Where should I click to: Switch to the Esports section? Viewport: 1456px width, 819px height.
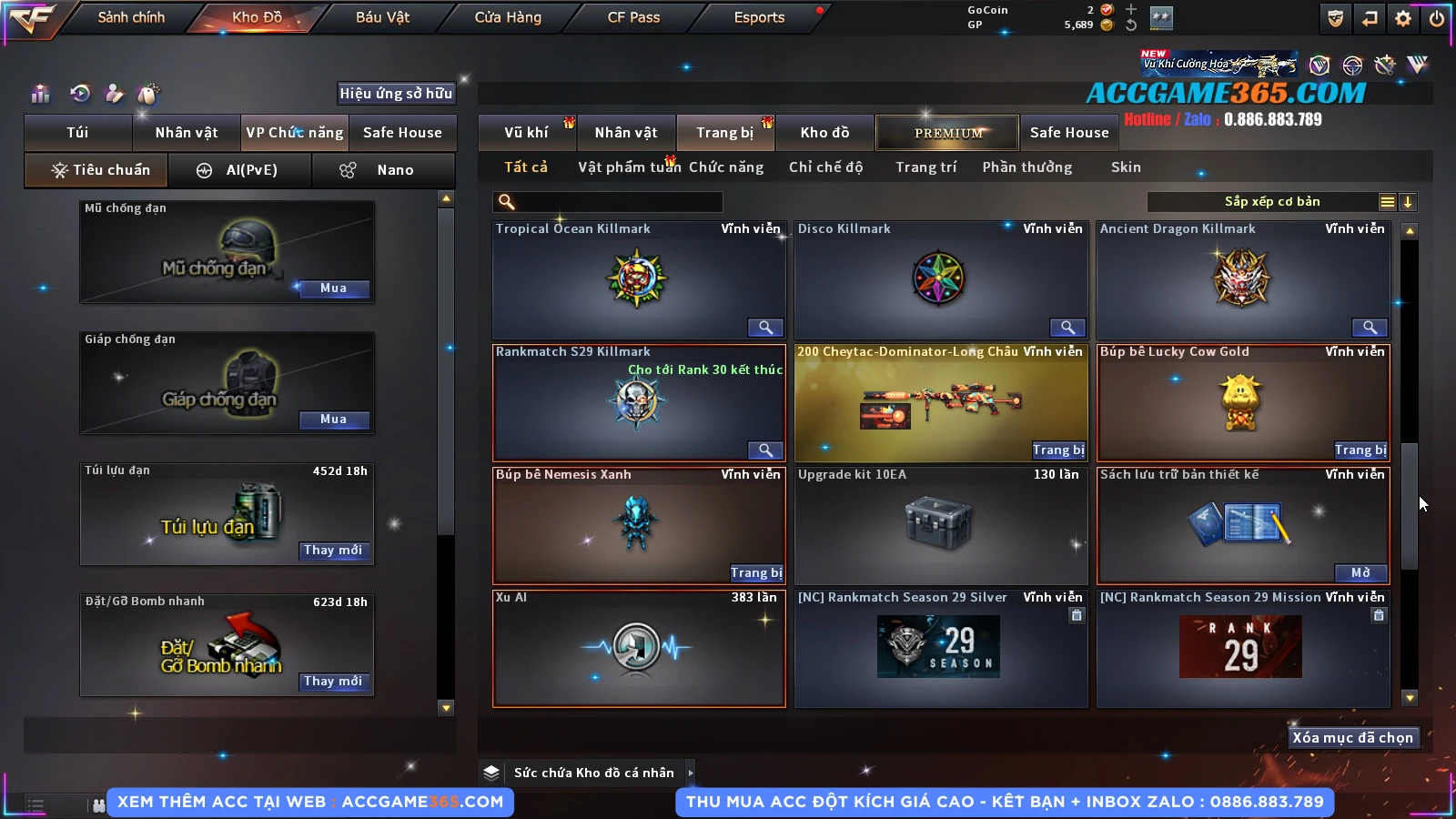tap(759, 17)
